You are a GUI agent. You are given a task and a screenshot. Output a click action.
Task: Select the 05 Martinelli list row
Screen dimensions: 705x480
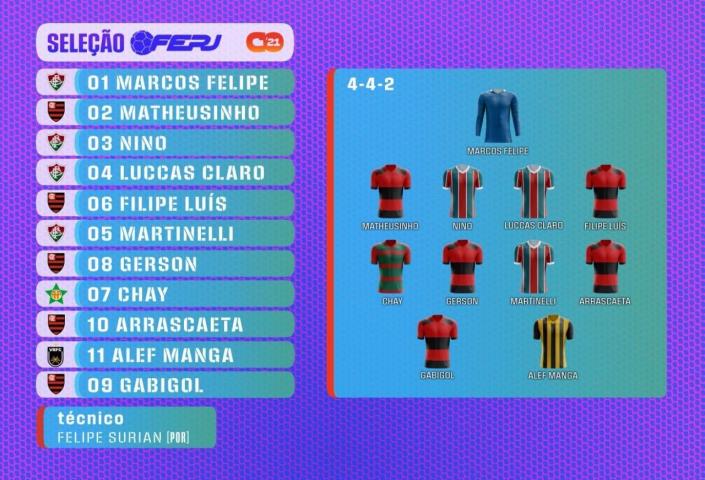(170, 234)
